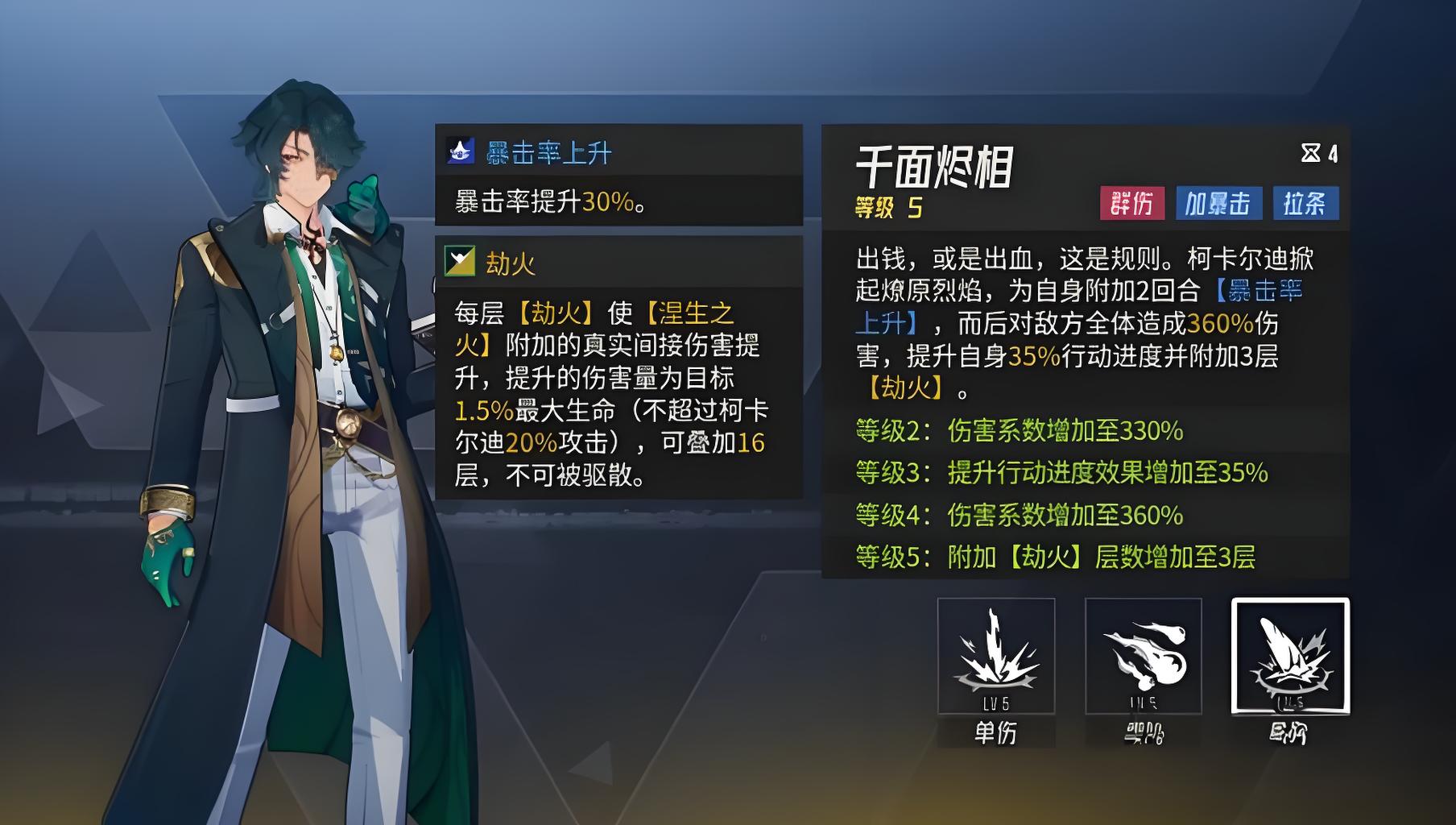Viewport: 1456px width, 825px height.
Task: Select the highlighted skill icon with white border
Action: pos(1290,656)
